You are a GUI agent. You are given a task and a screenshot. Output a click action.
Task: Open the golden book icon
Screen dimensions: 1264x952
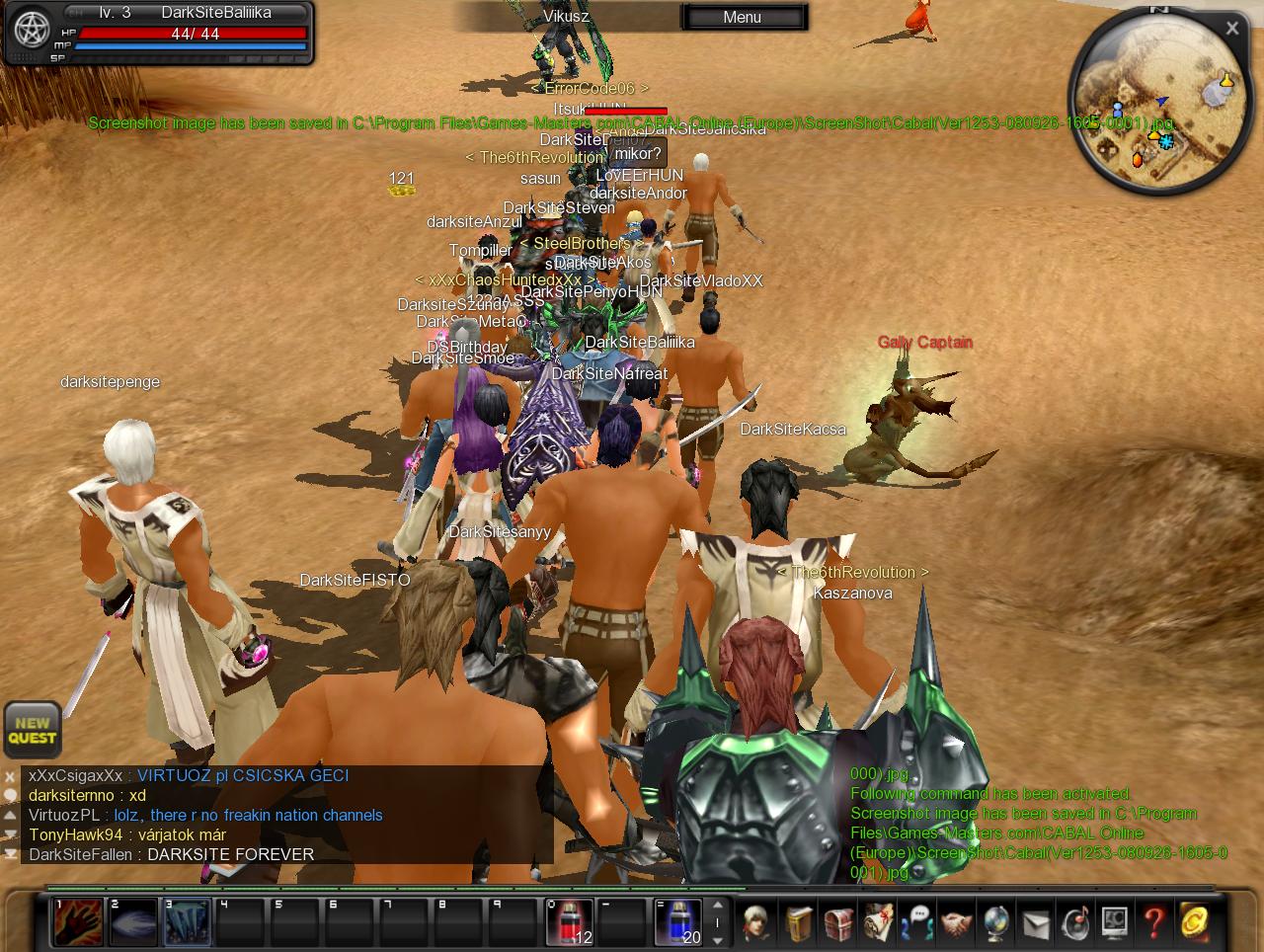pyautogui.click(x=799, y=922)
